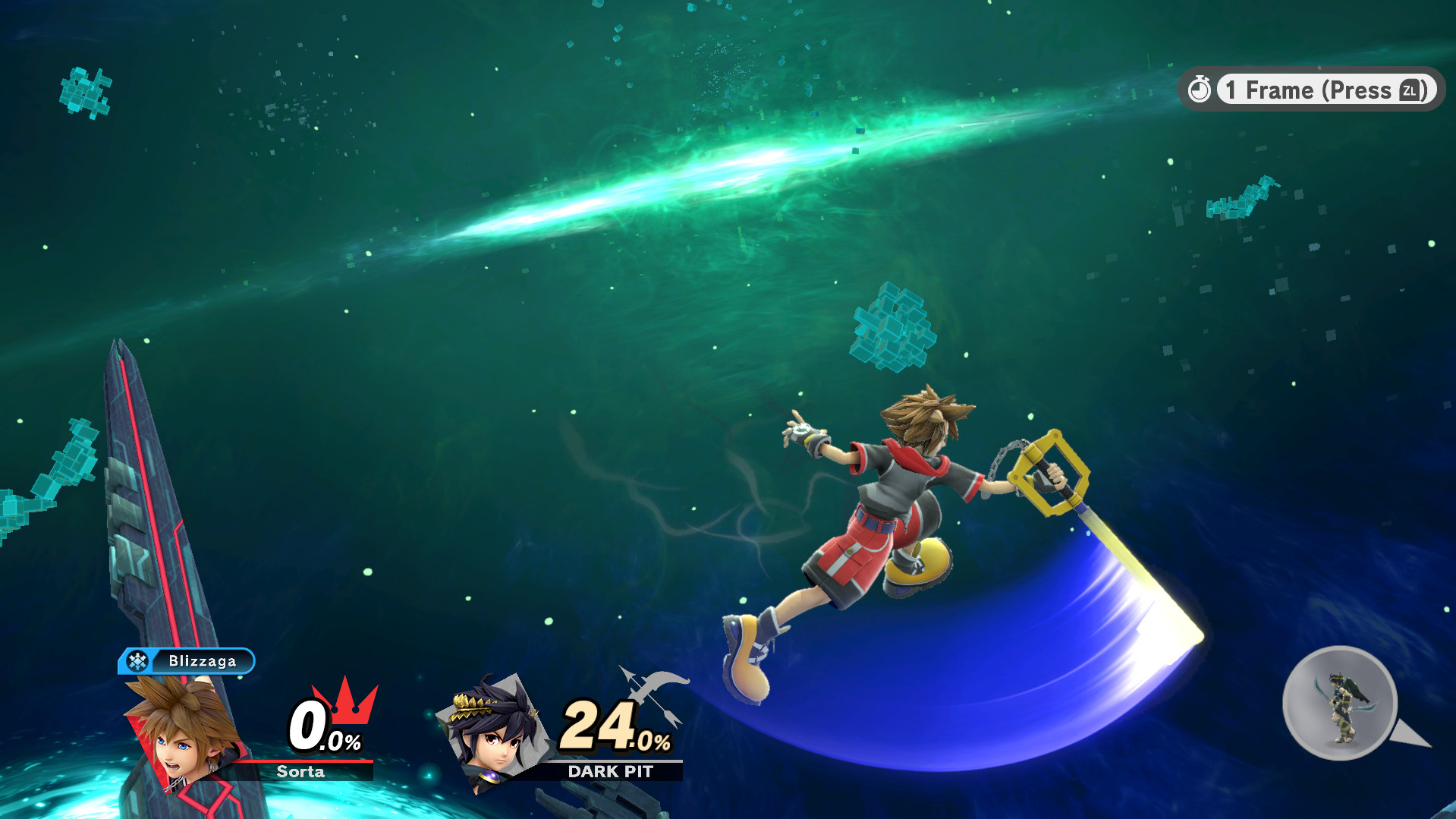This screenshot has width=1456, height=819.
Task: Click the Keyblade emblem on Blizzaga label
Action: coord(137,660)
